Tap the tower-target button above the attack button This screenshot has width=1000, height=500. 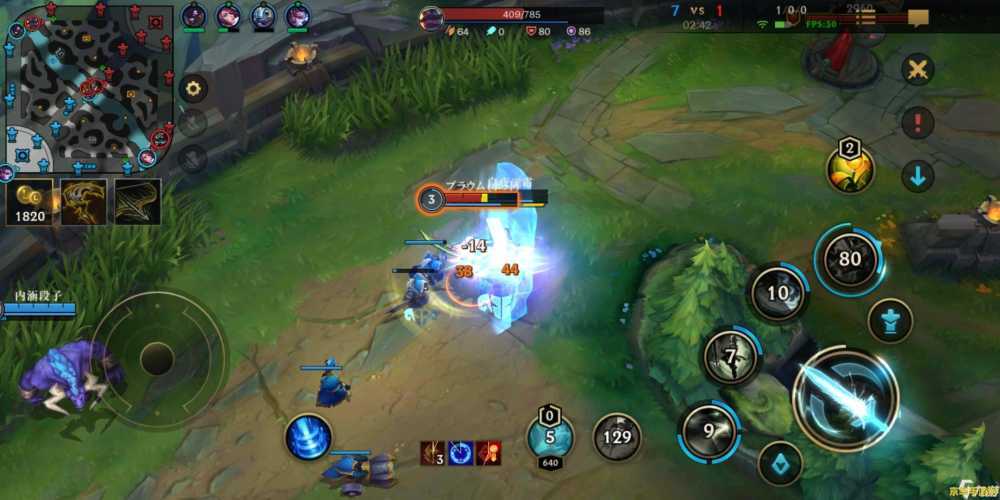tap(888, 322)
